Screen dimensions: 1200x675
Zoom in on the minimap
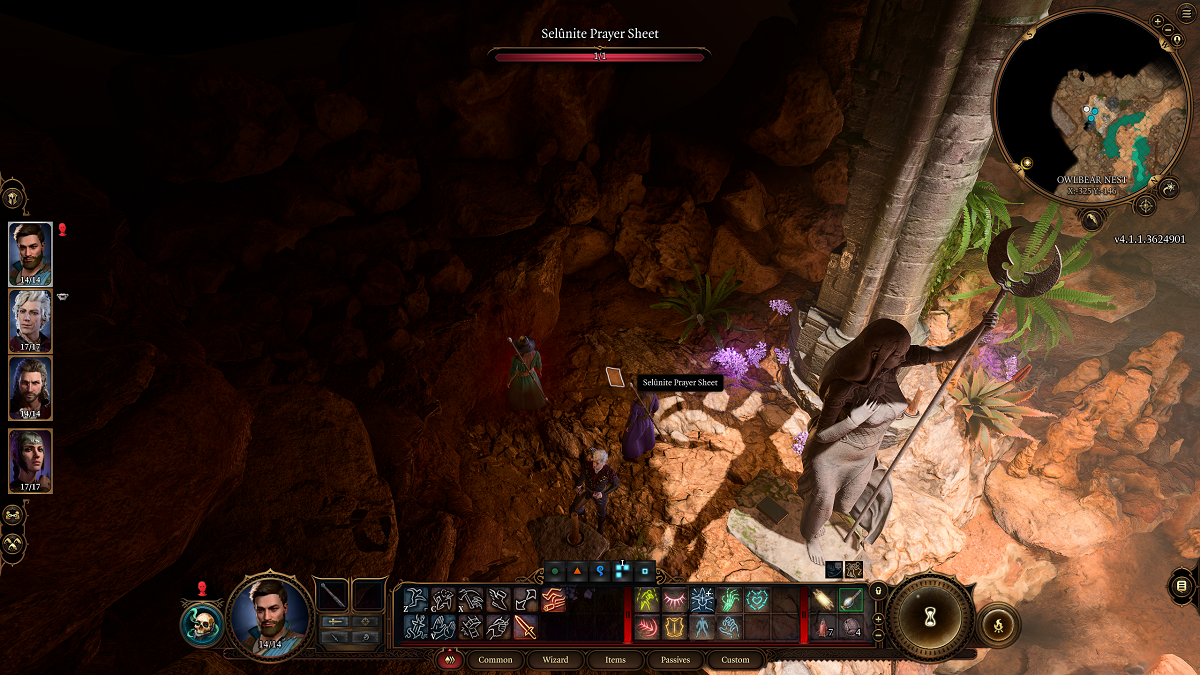1157,21
